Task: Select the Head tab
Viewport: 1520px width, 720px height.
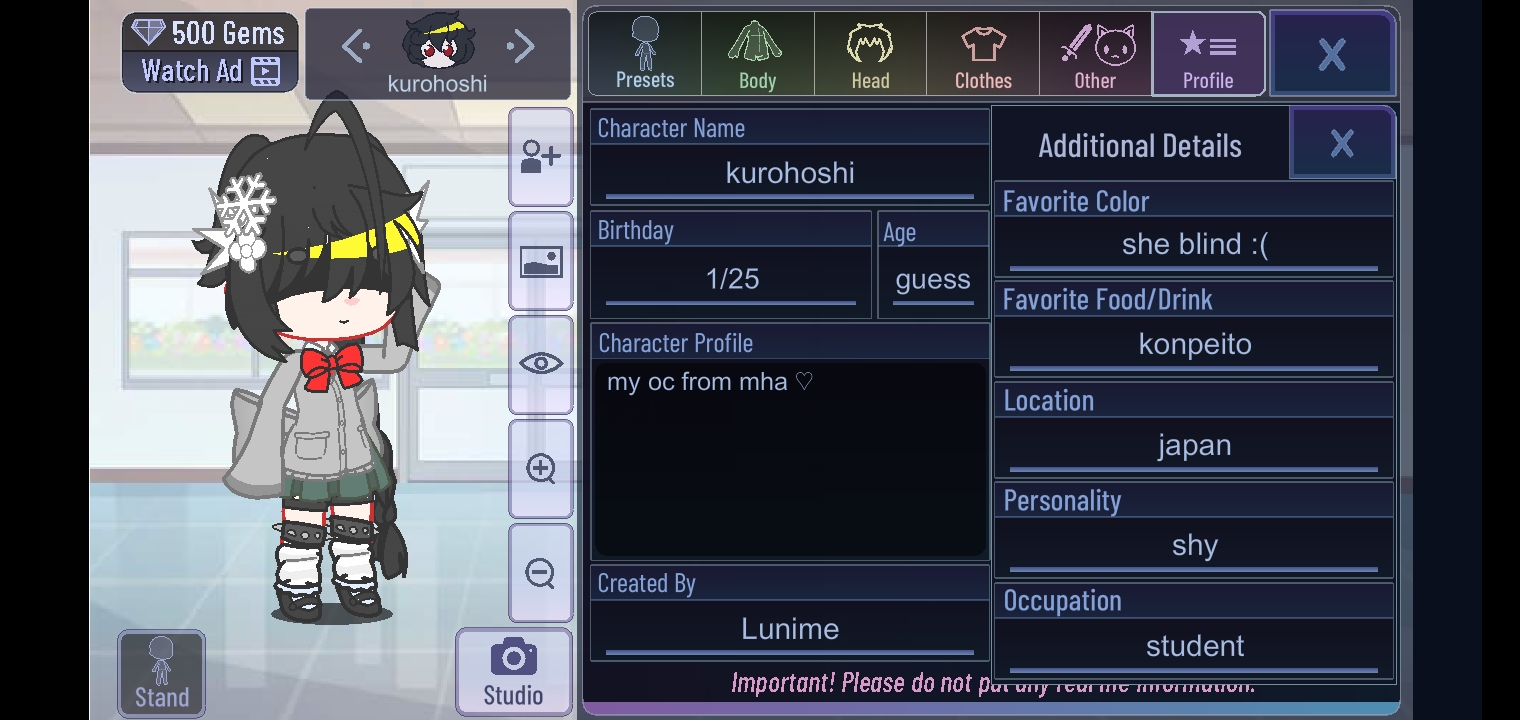Action: pos(870,55)
